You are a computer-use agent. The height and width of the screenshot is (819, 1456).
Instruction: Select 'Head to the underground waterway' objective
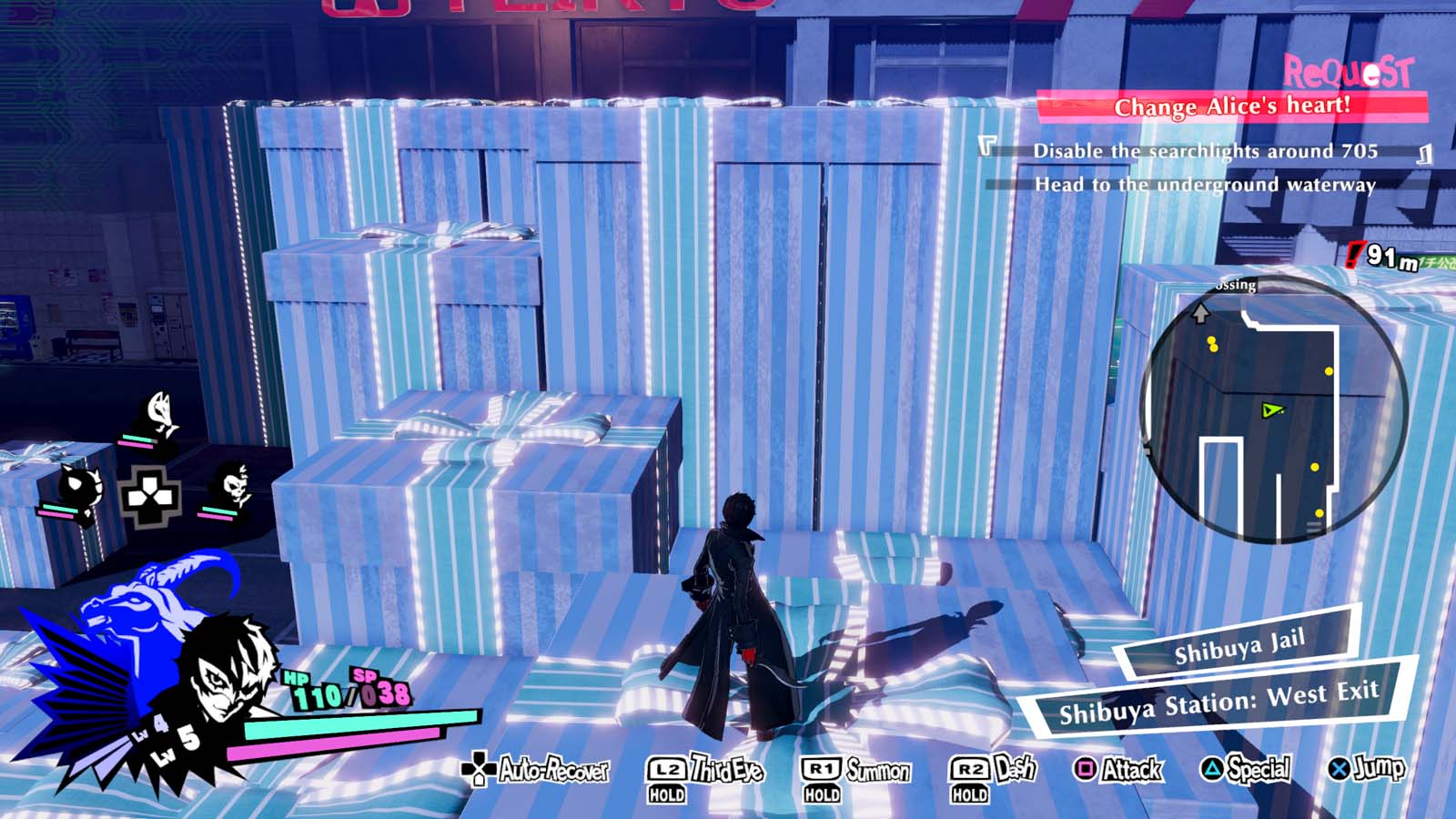coord(1206,186)
